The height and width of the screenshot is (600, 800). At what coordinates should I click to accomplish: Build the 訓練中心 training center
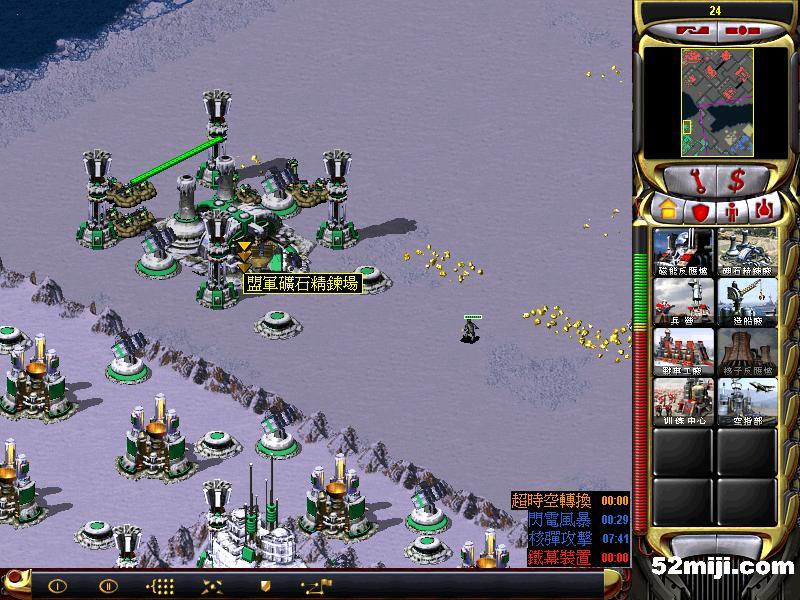tap(683, 401)
